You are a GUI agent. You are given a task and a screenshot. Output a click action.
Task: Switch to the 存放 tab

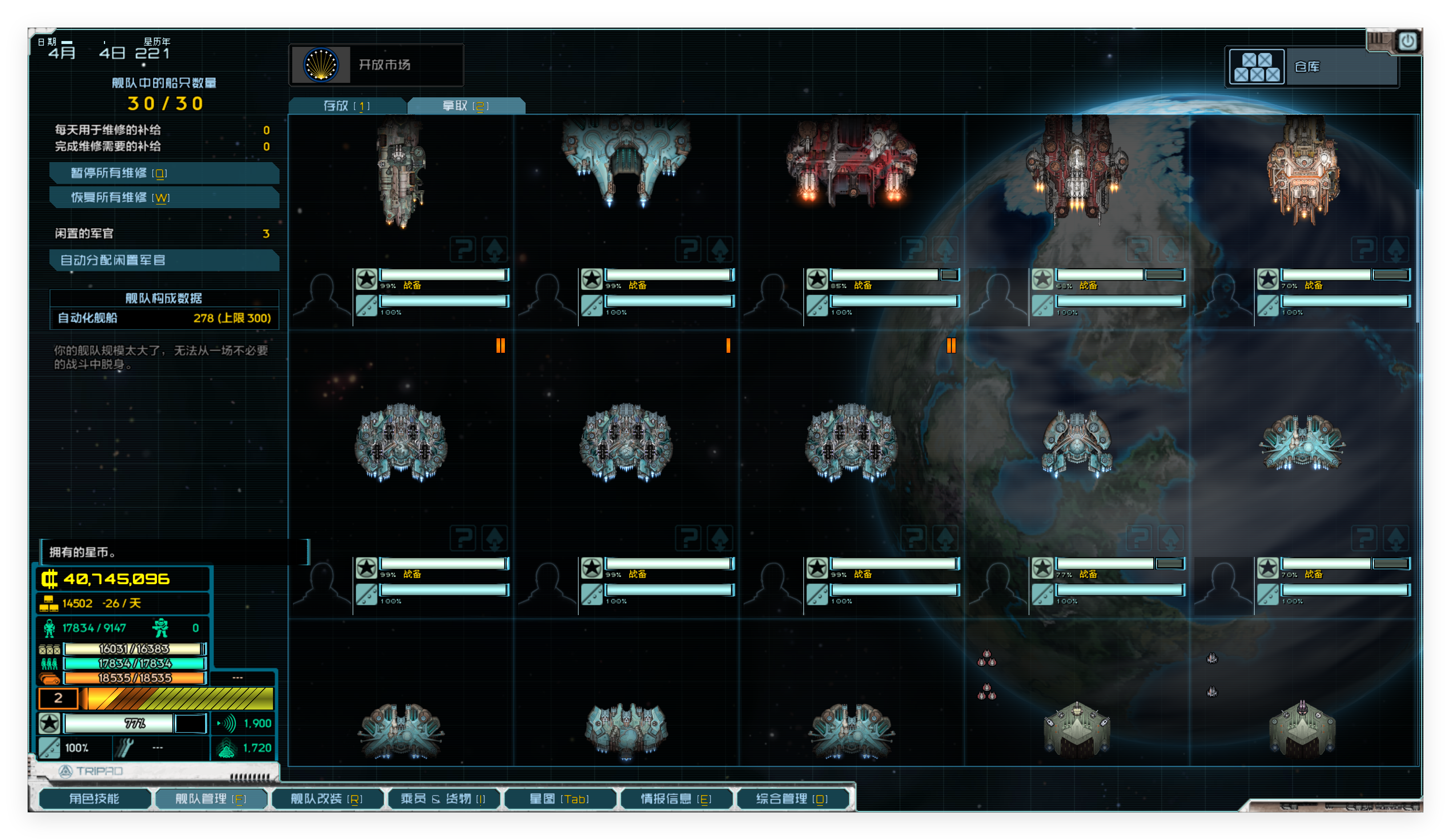(347, 106)
